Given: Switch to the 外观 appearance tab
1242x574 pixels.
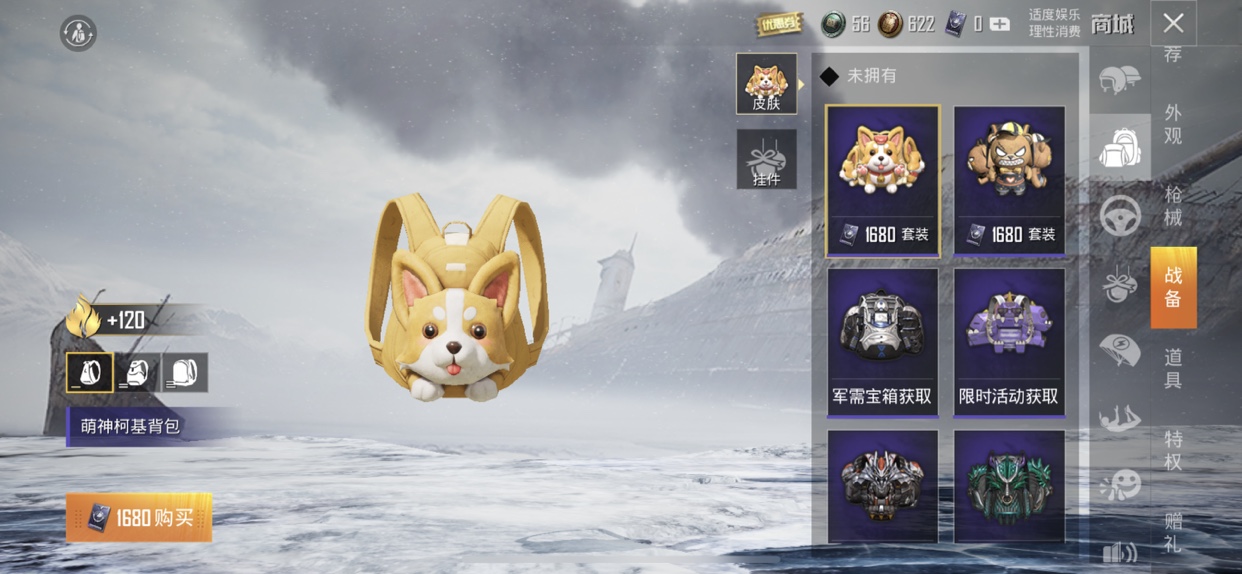Looking at the screenshot, I should [x=1173, y=124].
